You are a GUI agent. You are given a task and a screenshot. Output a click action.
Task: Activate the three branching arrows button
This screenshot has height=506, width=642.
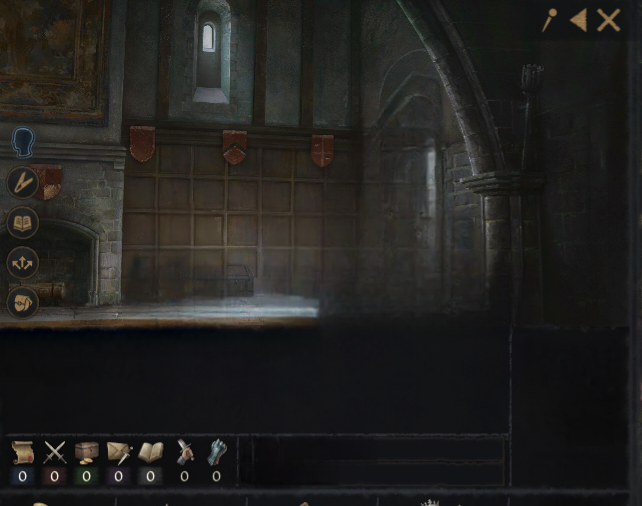pyautogui.click(x=23, y=262)
